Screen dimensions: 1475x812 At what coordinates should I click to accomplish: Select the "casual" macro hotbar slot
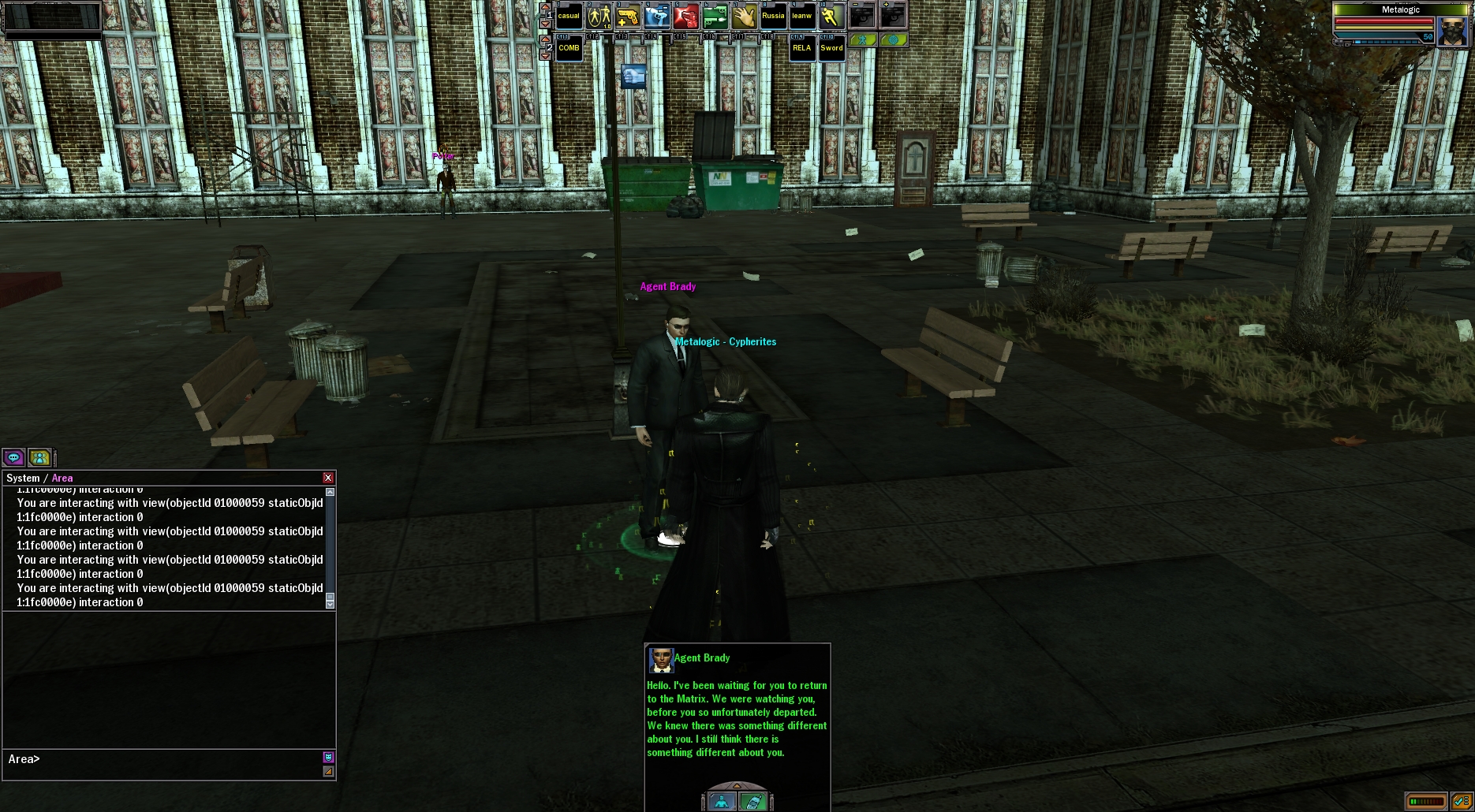click(569, 16)
